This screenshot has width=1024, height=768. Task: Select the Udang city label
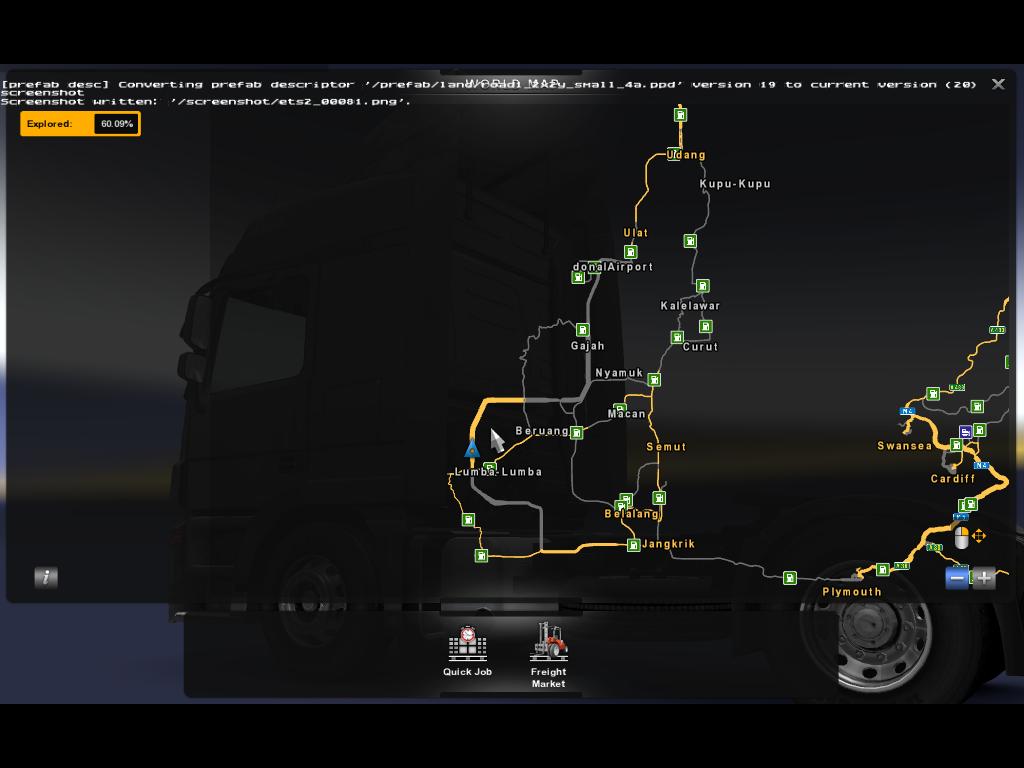click(687, 155)
